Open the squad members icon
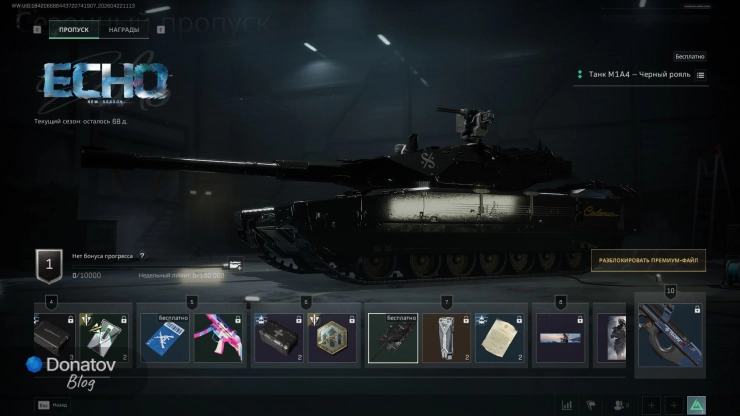The height and width of the screenshot is (416, 740). (x=620, y=405)
